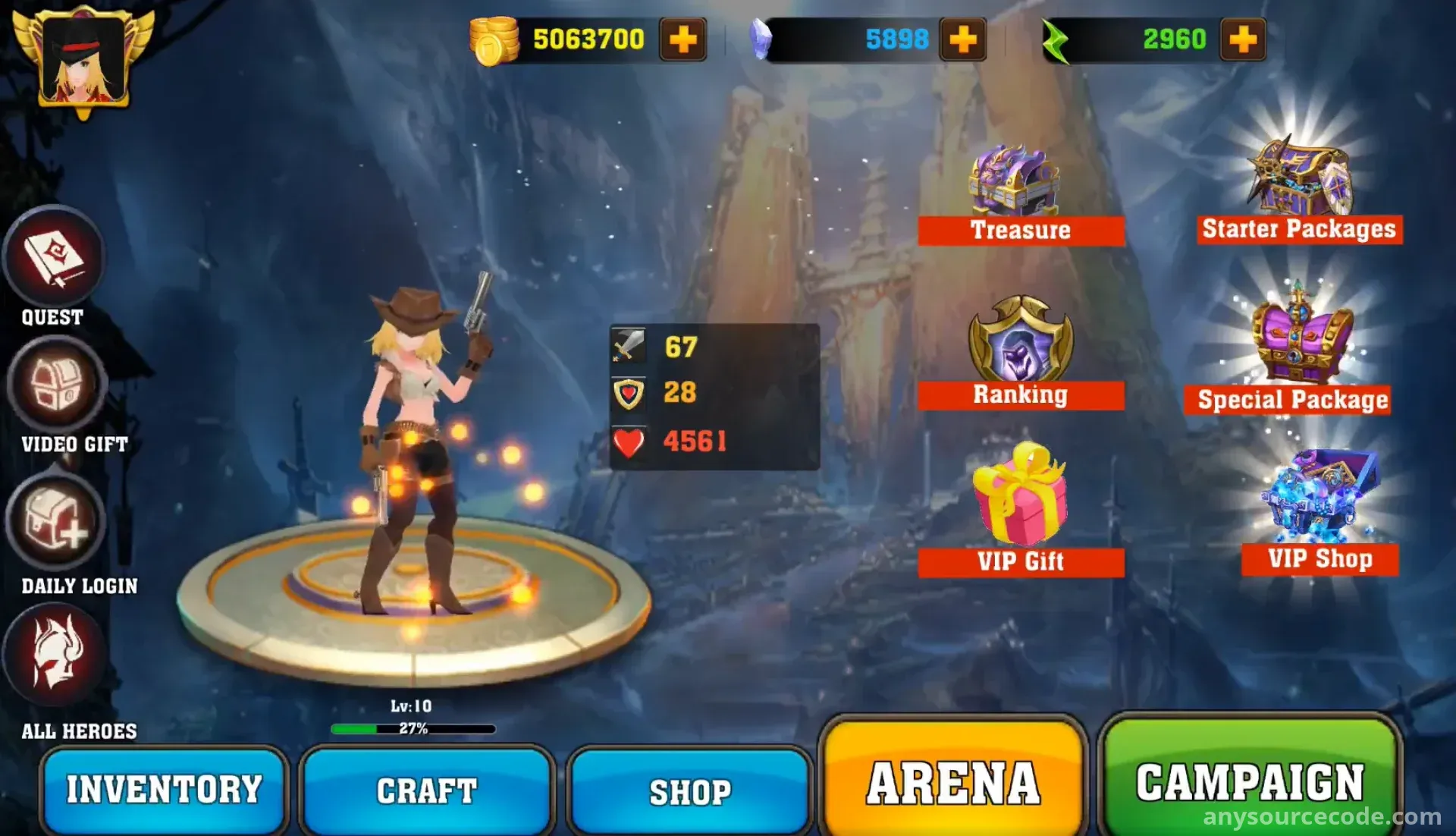Open the Inventory screen
1456x836 pixels.
point(164,789)
